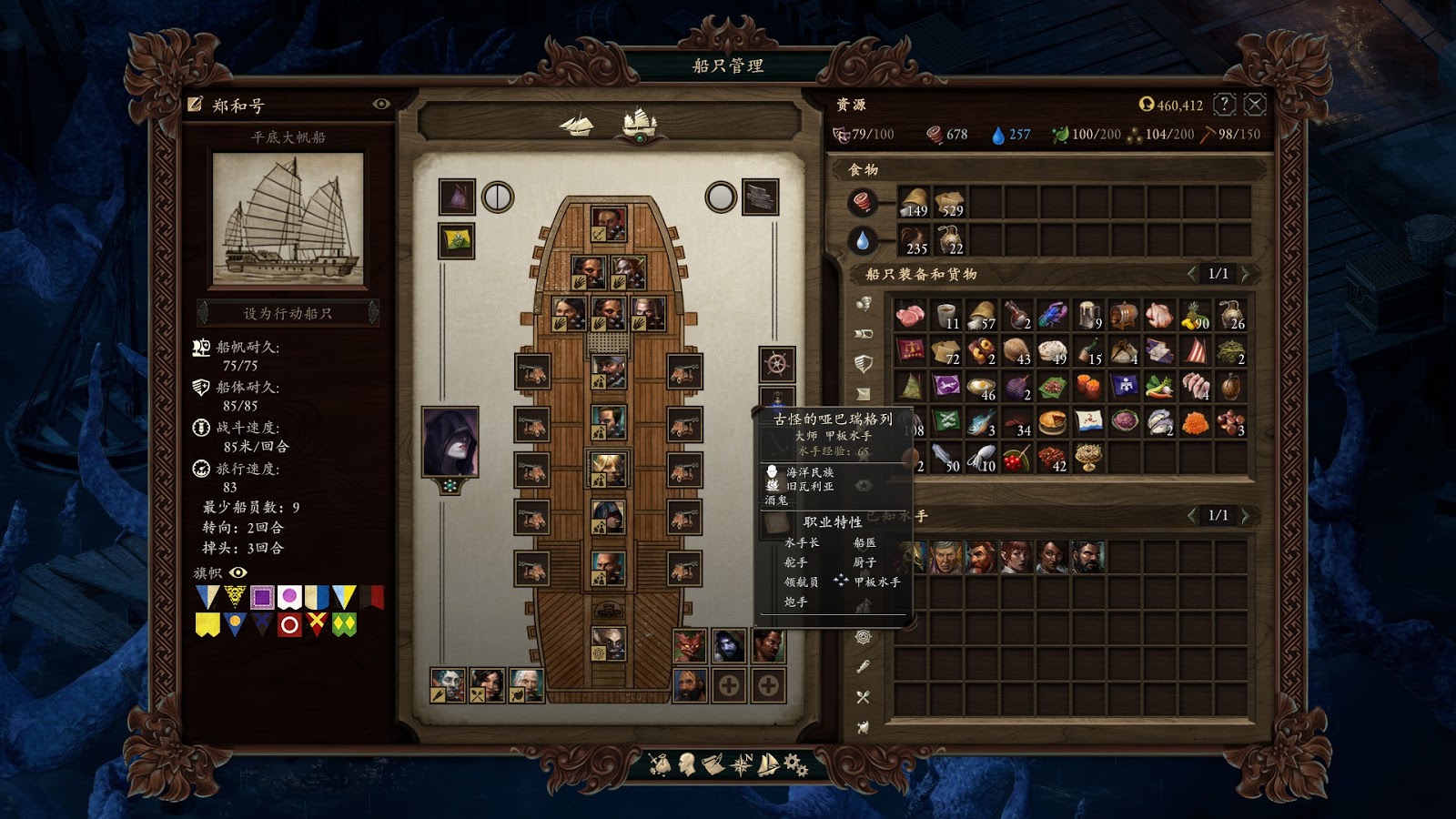Switch to the small sailboat tab
1456x819 pixels.
pyautogui.click(x=577, y=125)
